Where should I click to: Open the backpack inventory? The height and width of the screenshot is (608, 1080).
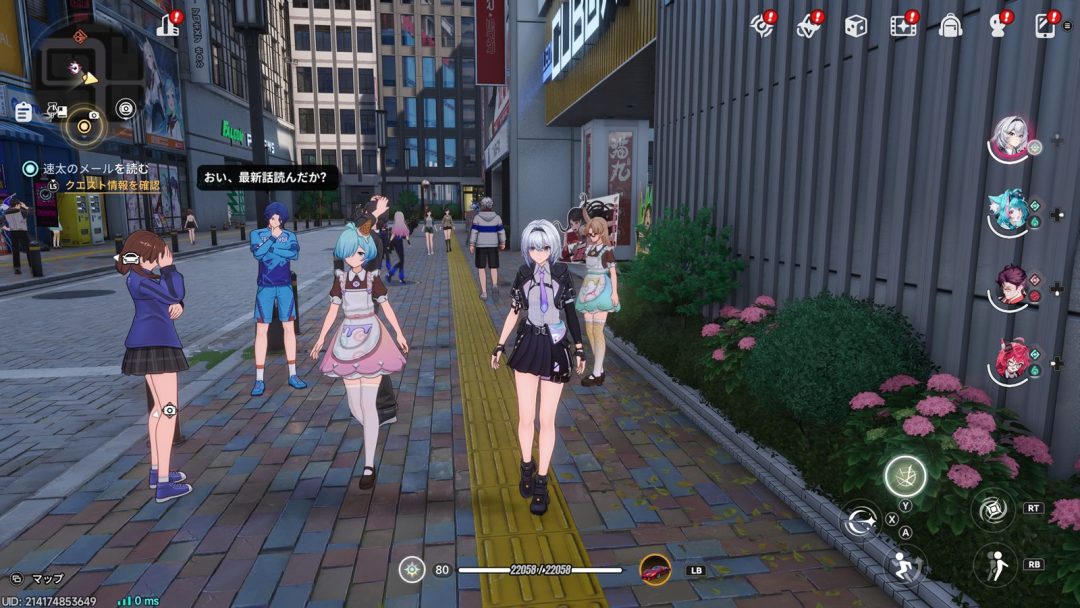[x=951, y=26]
